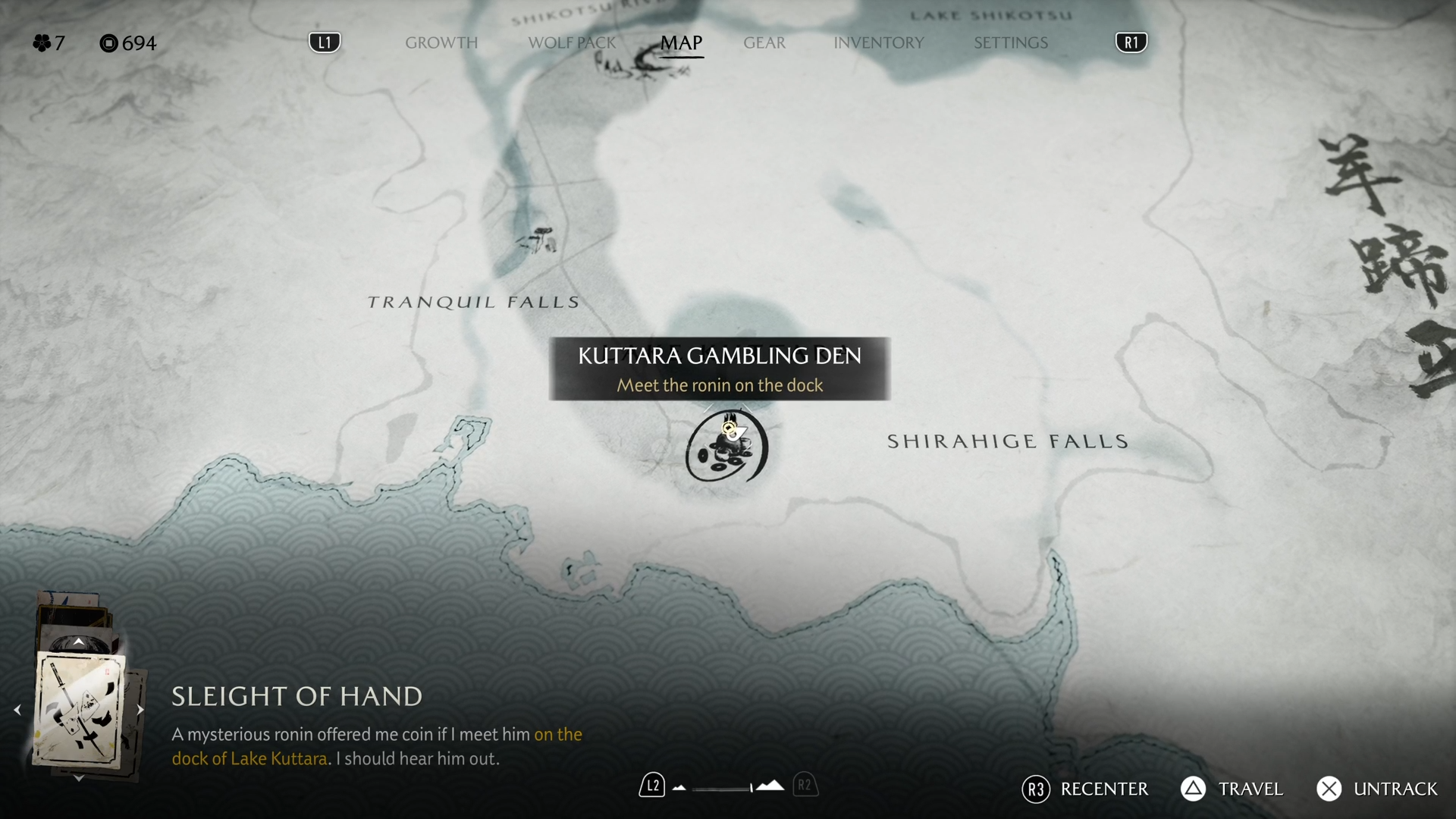Select the Map tab
The image size is (1456, 819).
[x=681, y=42]
